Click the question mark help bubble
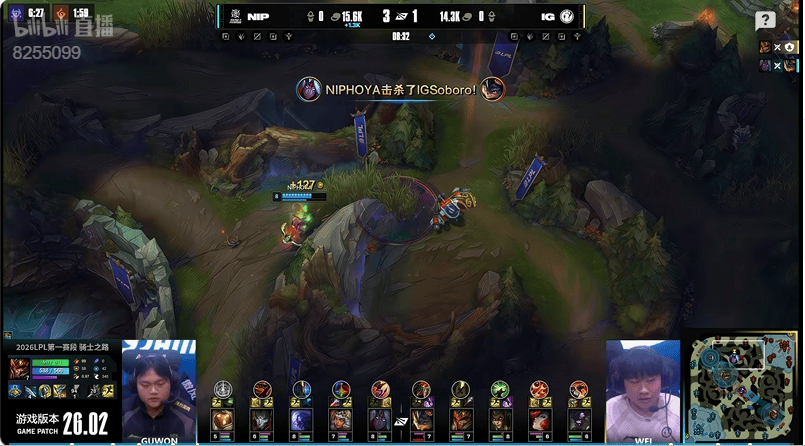The image size is (805, 446). (765, 20)
